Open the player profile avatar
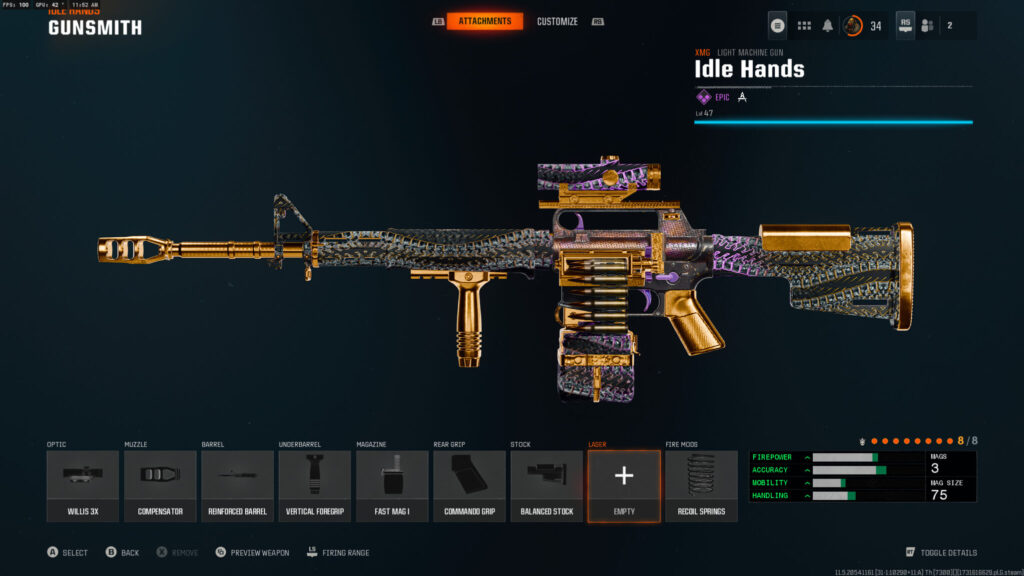The width and height of the screenshot is (1024, 576). 853,25
